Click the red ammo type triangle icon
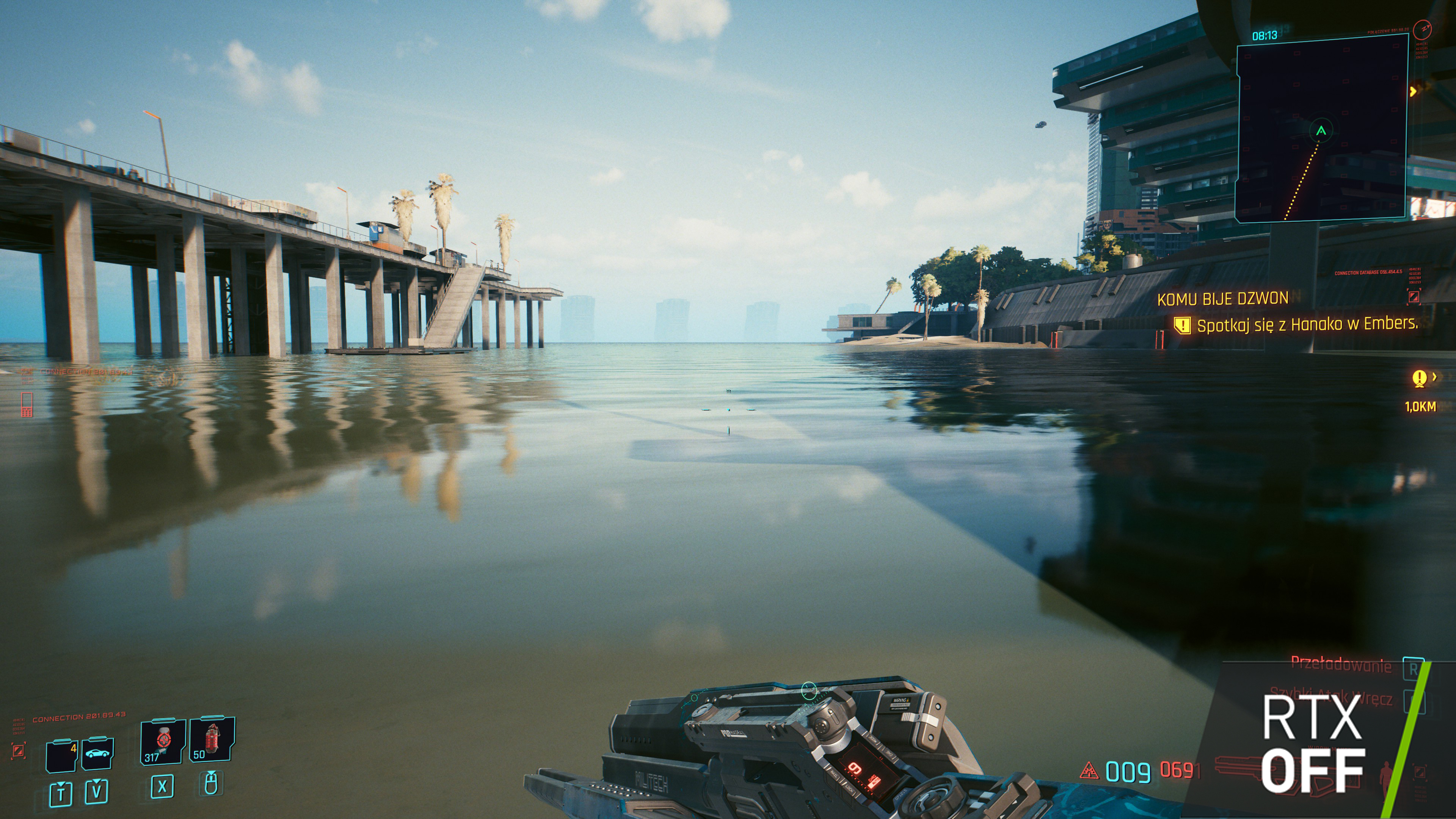Screen dimensions: 1456x819 pyautogui.click(x=1089, y=770)
